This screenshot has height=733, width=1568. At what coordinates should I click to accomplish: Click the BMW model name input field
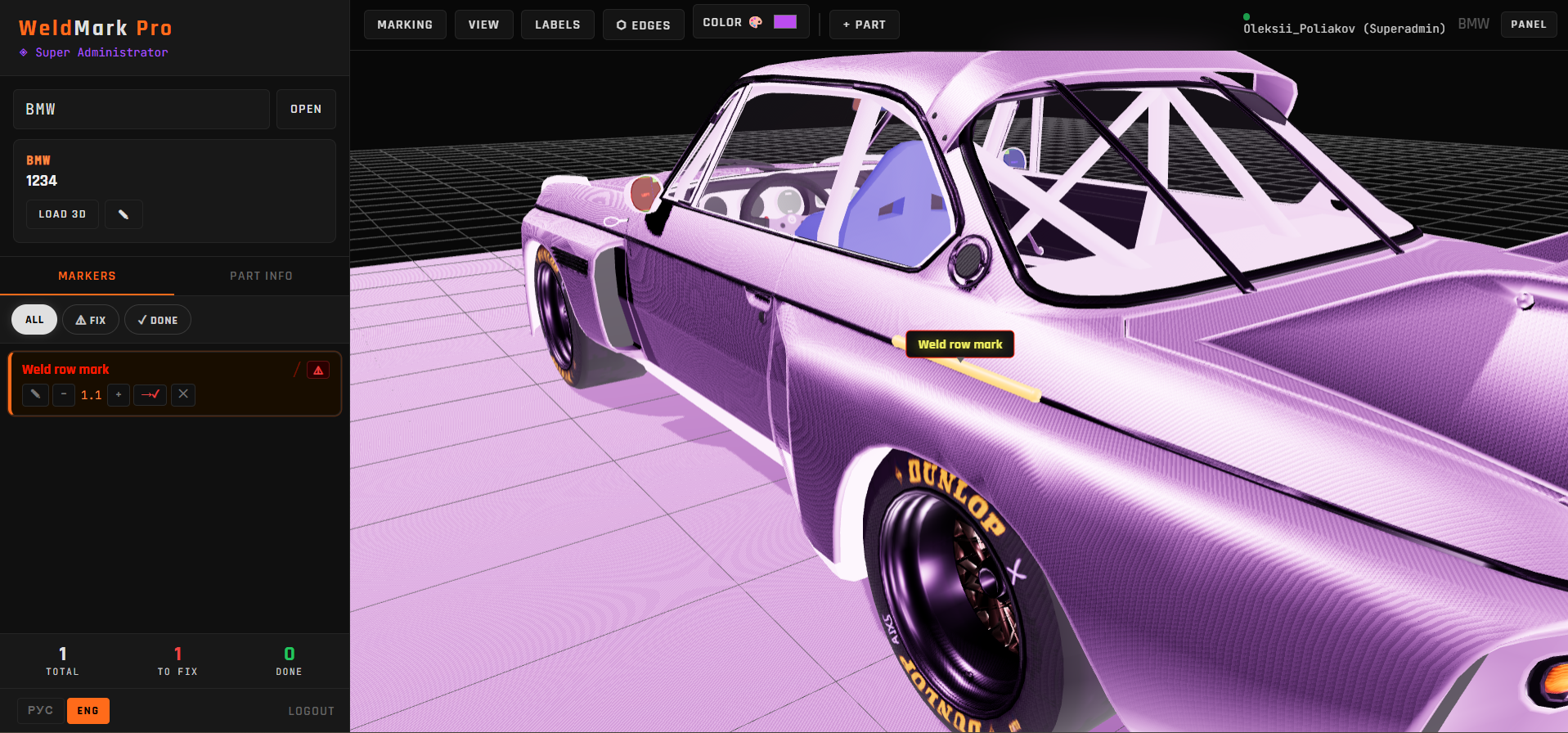141,108
